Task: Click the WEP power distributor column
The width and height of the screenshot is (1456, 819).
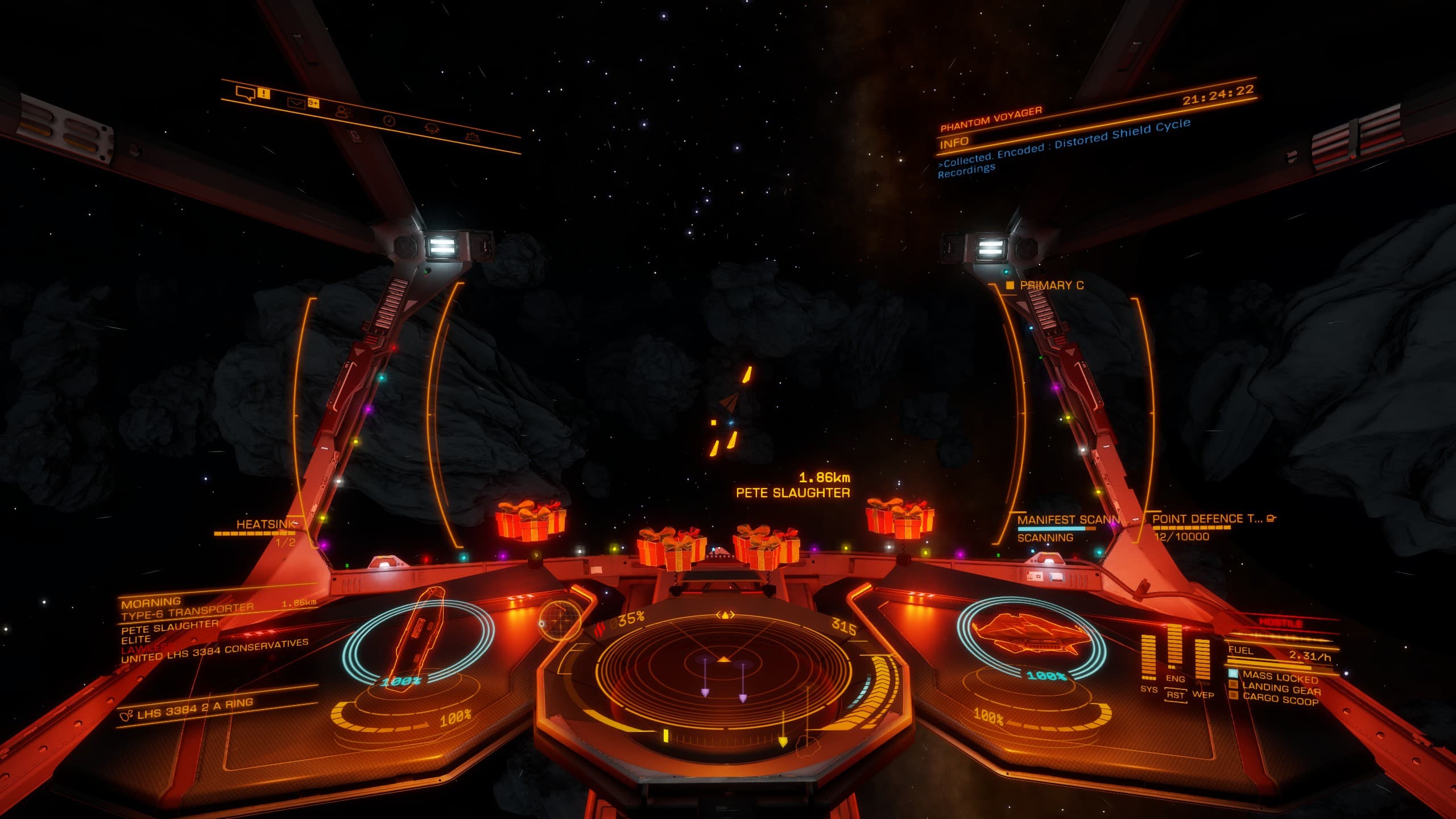Action: [x=1202, y=661]
